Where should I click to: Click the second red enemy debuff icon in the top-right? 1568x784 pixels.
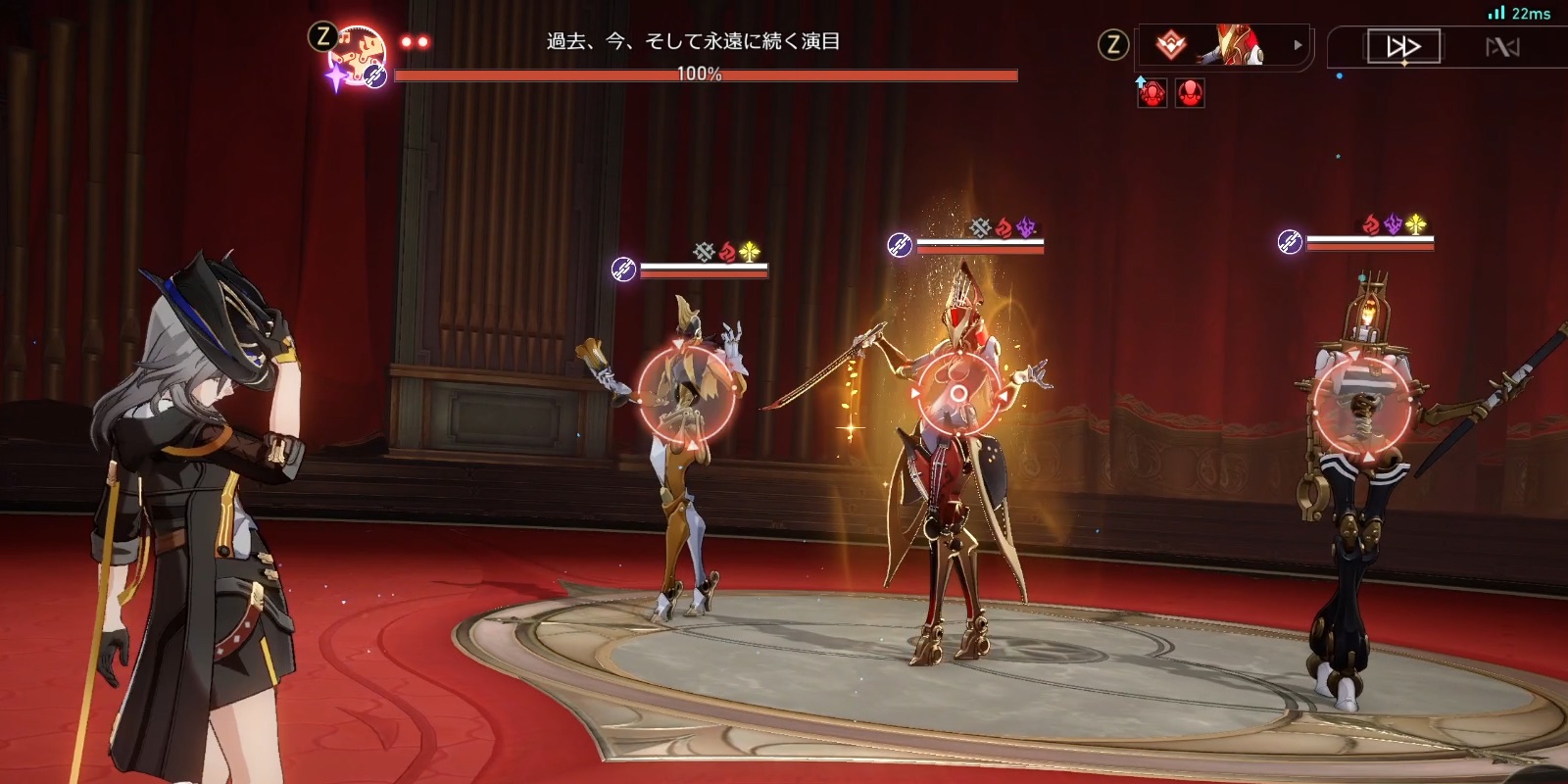[1190, 91]
